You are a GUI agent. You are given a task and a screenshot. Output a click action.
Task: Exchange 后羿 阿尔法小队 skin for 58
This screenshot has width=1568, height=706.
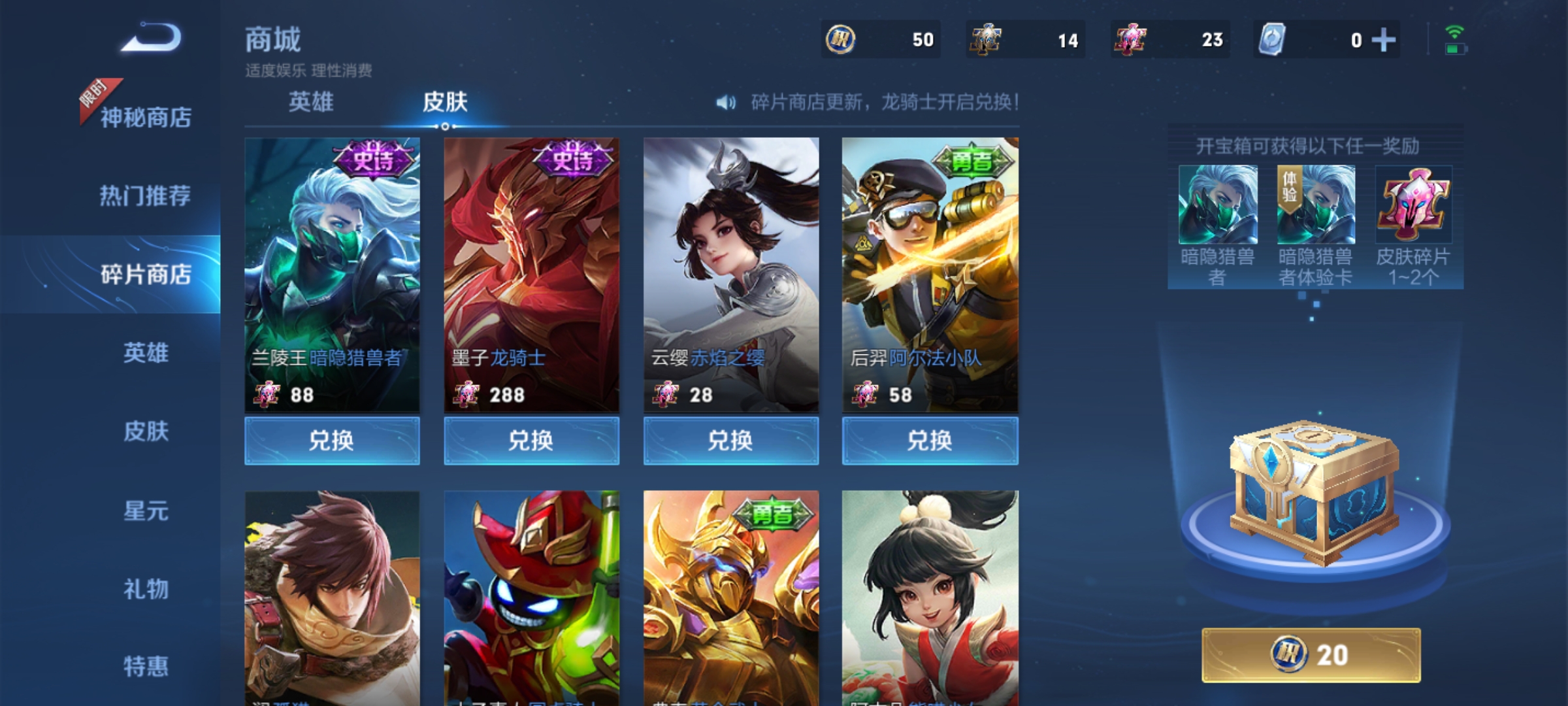click(930, 441)
